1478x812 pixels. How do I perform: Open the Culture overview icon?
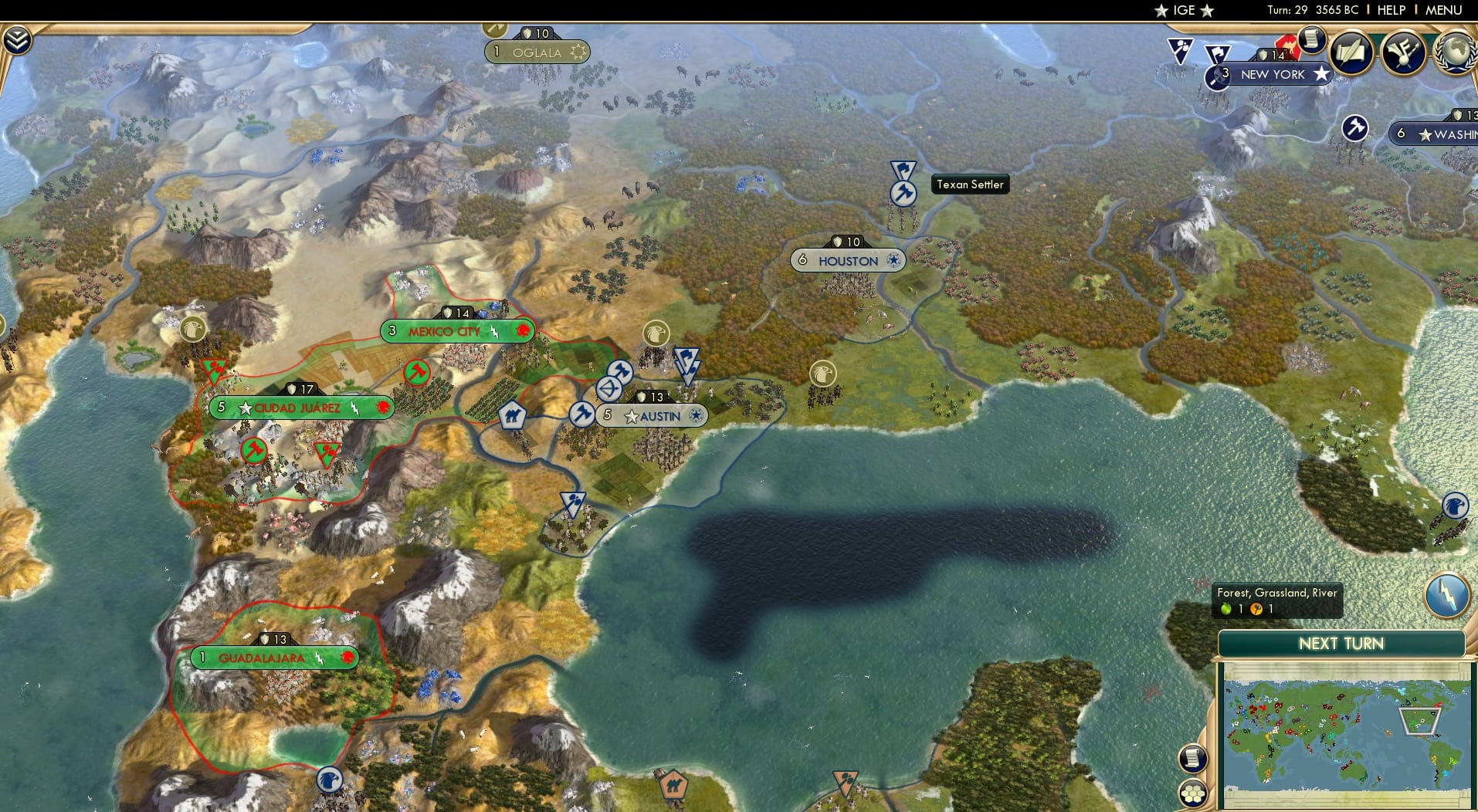tap(1405, 50)
